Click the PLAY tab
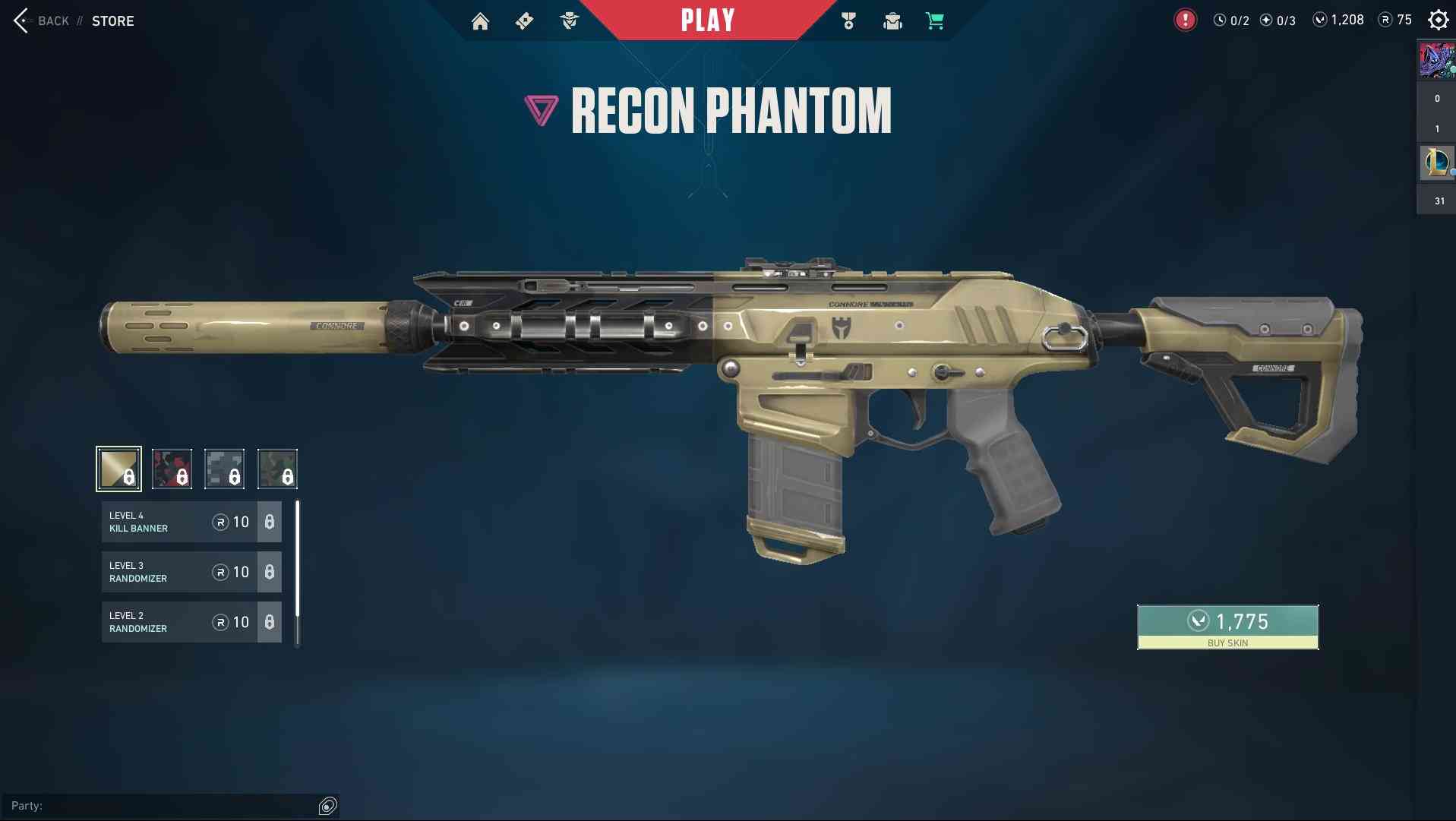This screenshot has width=1456, height=821. [708, 20]
